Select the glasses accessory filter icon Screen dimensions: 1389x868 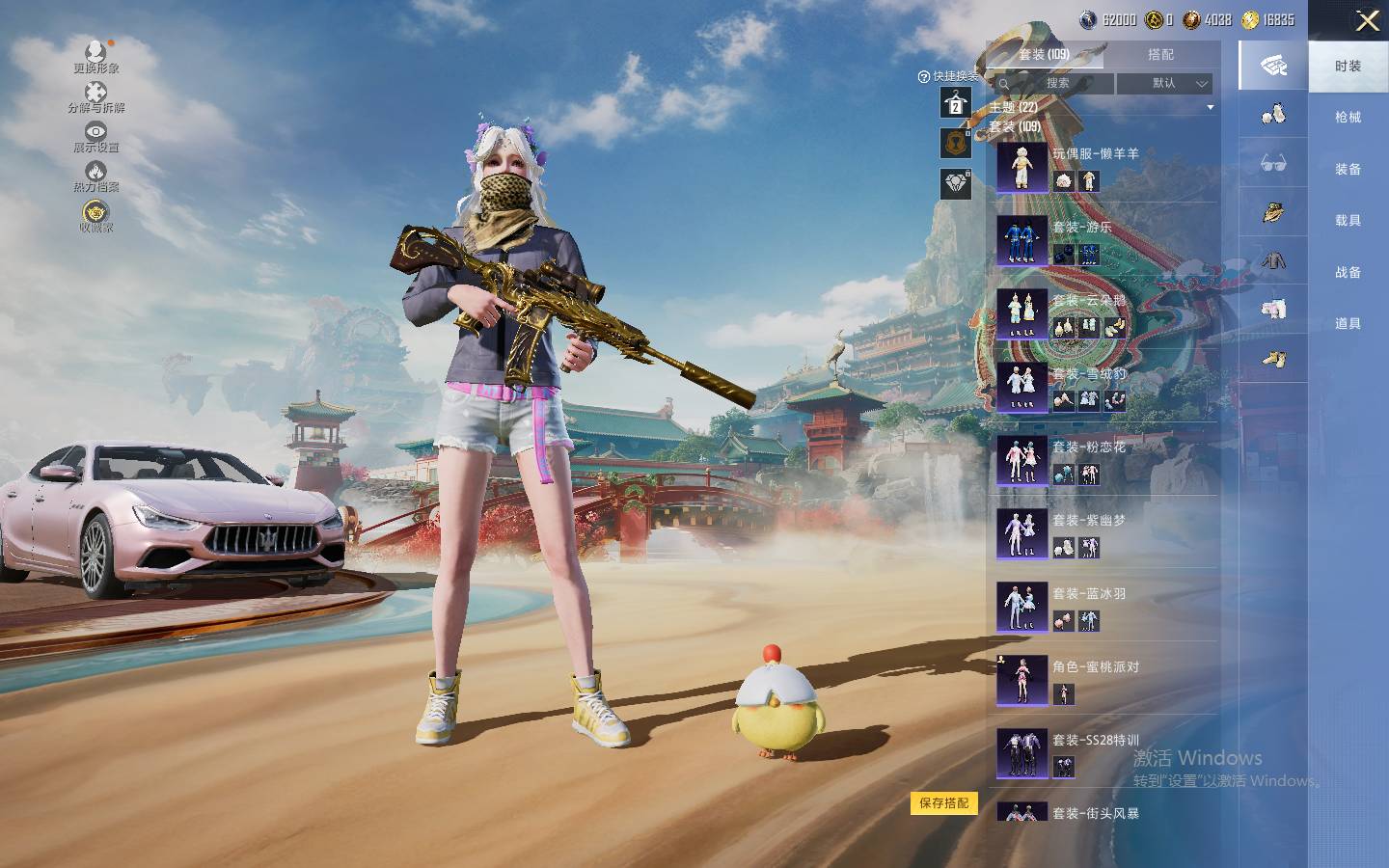click(x=1273, y=164)
